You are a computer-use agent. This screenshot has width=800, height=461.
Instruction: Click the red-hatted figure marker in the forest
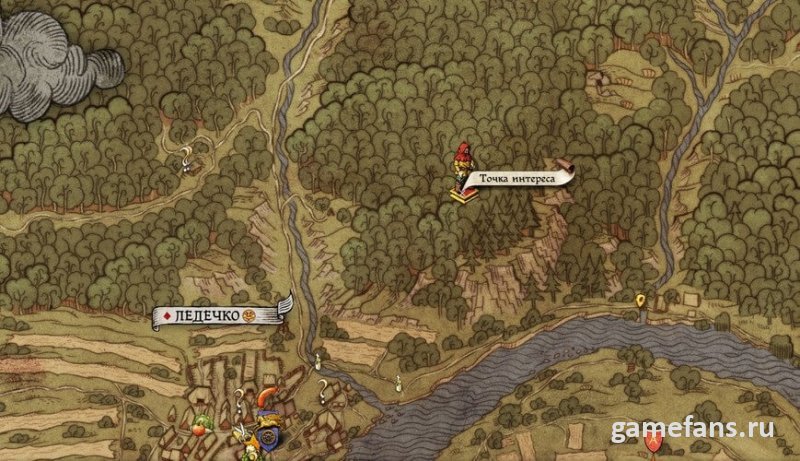point(463,162)
